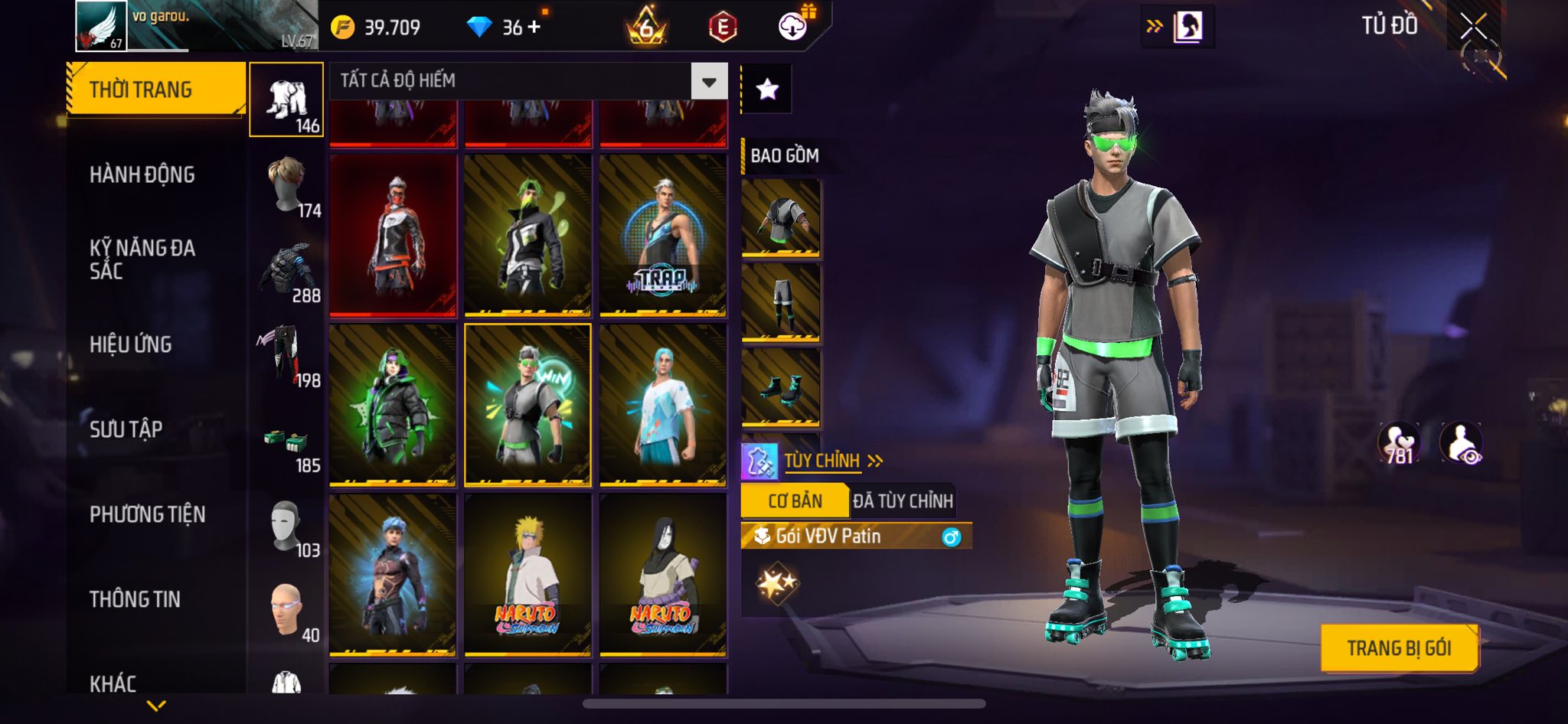This screenshot has height=724, width=1568.
Task: Go to the Sưu Tập category
Action: click(x=126, y=429)
